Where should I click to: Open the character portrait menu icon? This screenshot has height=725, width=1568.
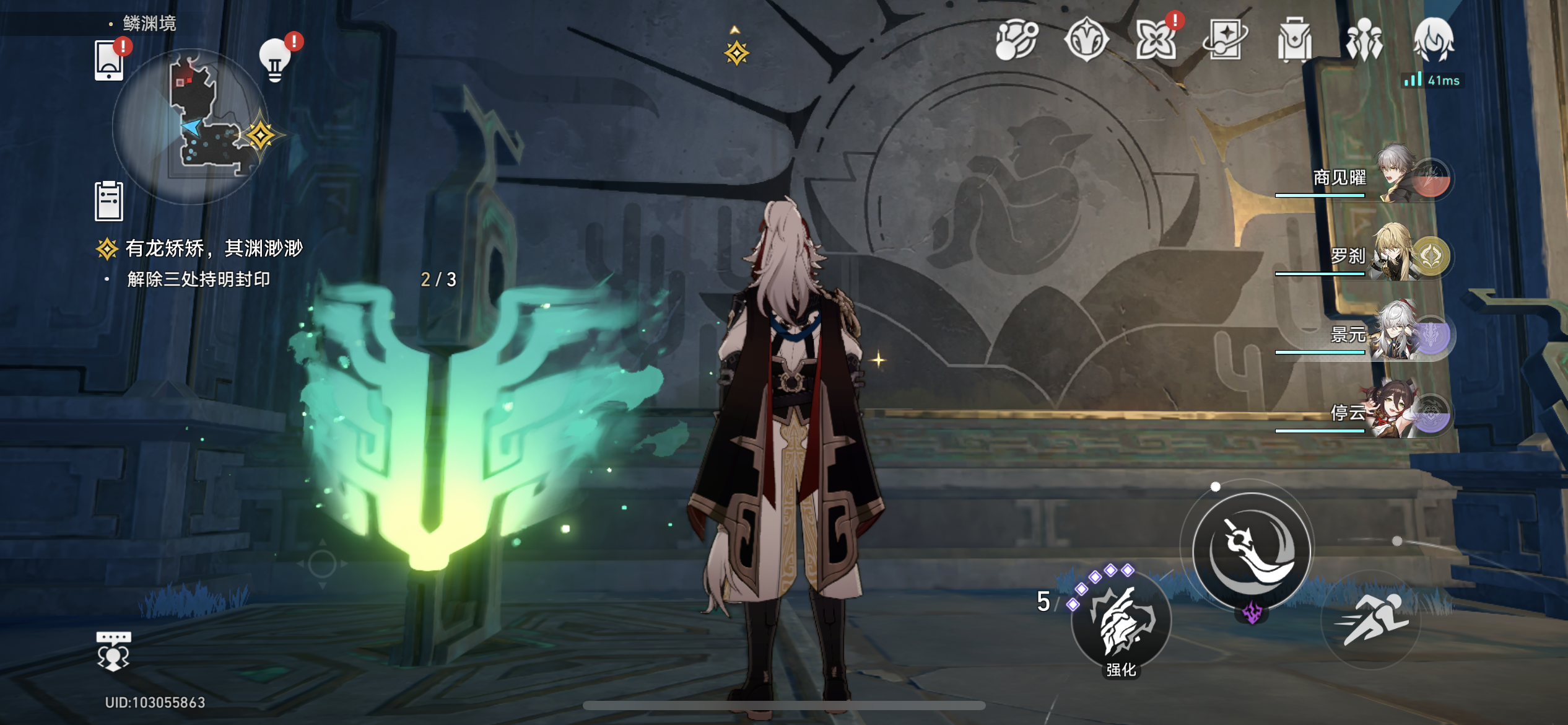[x=1433, y=40]
